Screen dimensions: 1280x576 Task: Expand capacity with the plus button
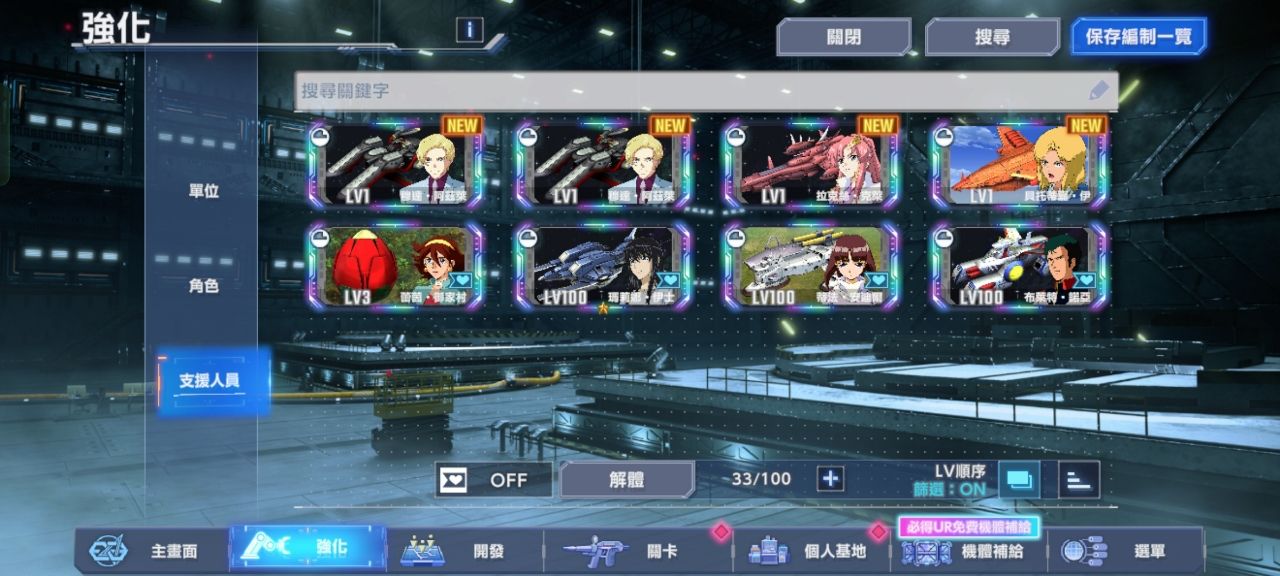pos(830,479)
